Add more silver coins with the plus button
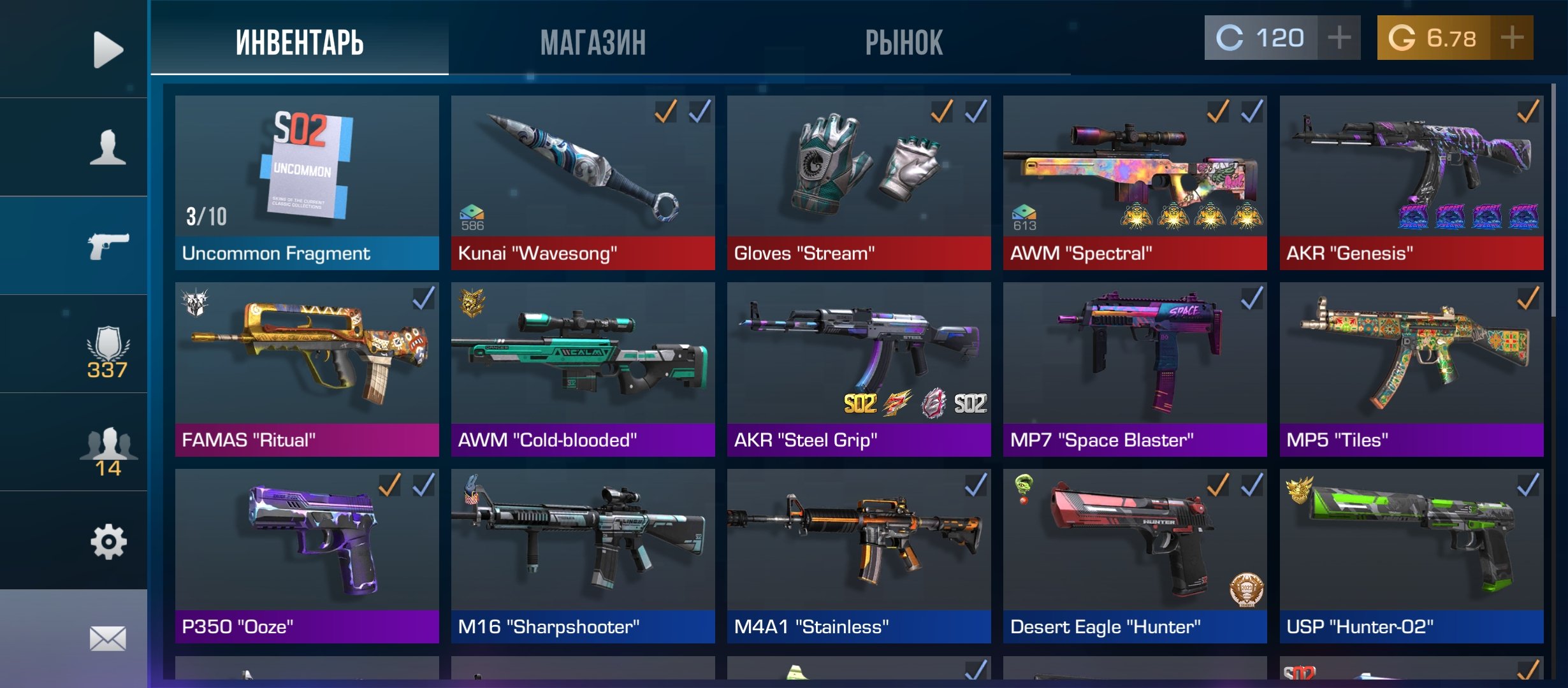Image resolution: width=1568 pixels, height=688 pixels. (x=1339, y=38)
